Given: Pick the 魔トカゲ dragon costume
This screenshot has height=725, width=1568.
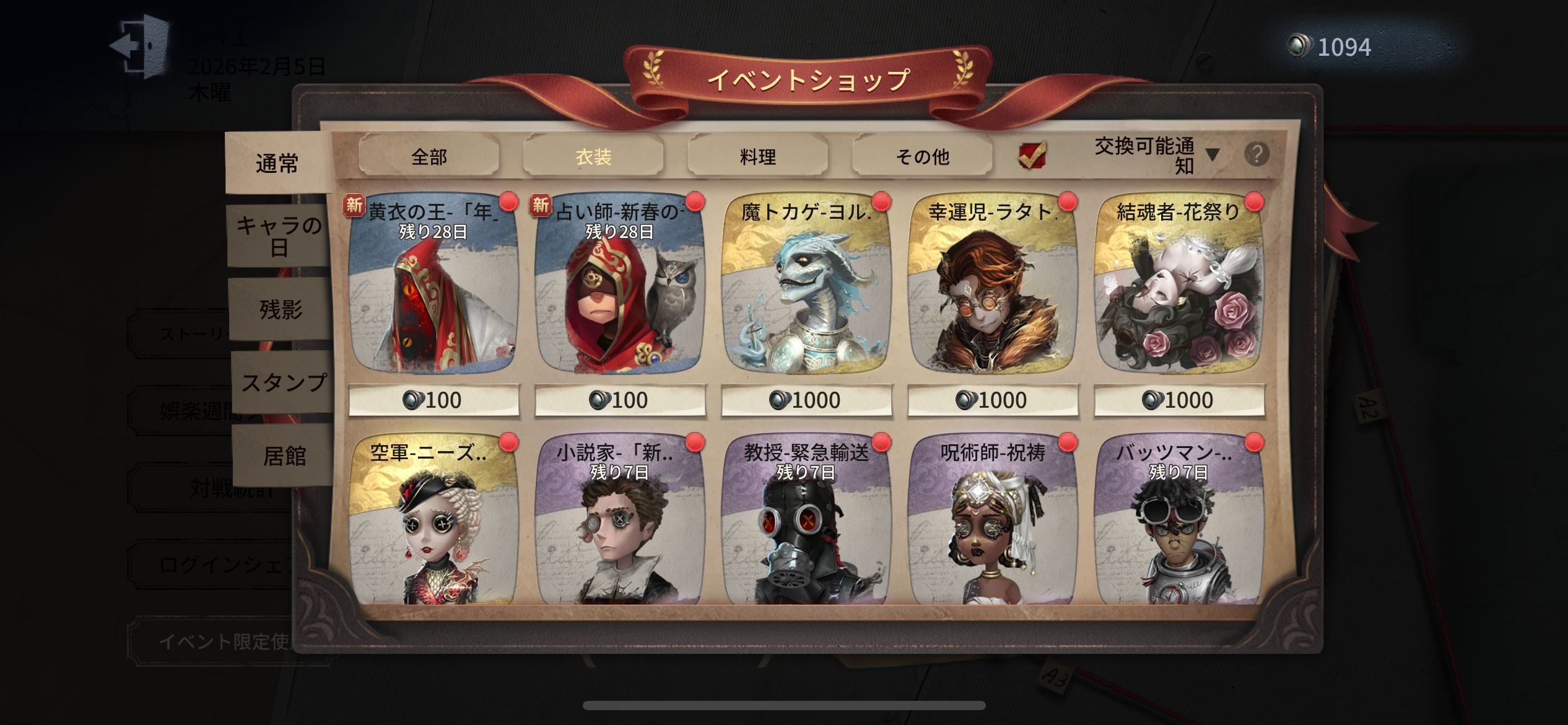Looking at the screenshot, I should pos(806,291).
